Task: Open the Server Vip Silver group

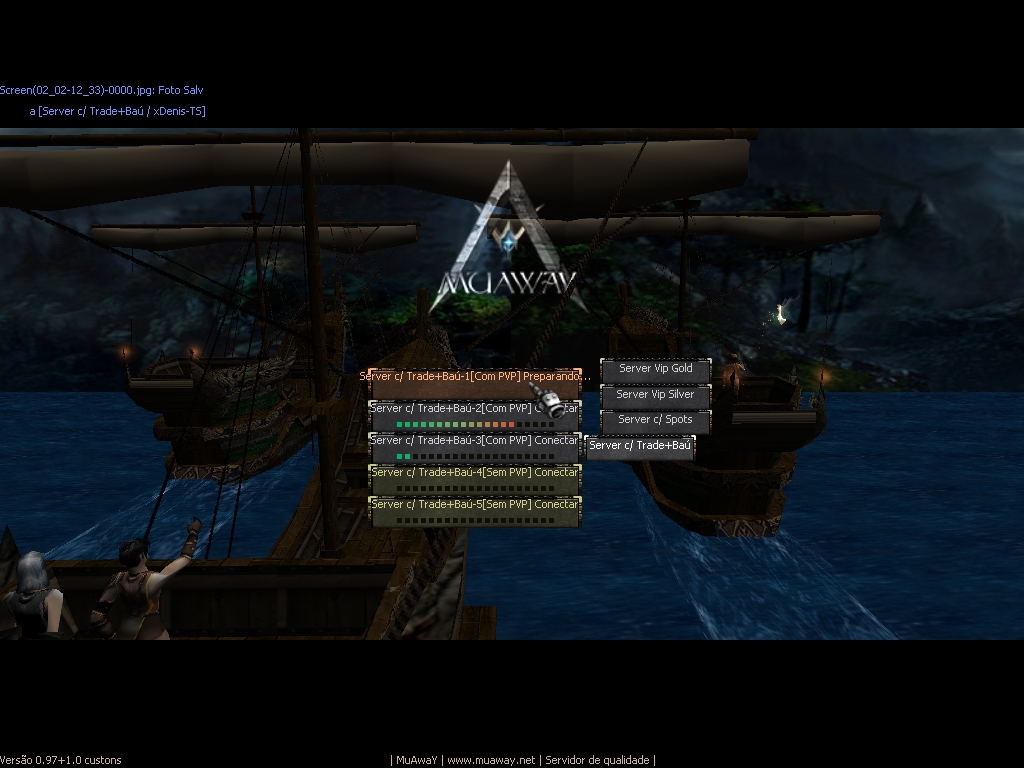Action: click(655, 395)
